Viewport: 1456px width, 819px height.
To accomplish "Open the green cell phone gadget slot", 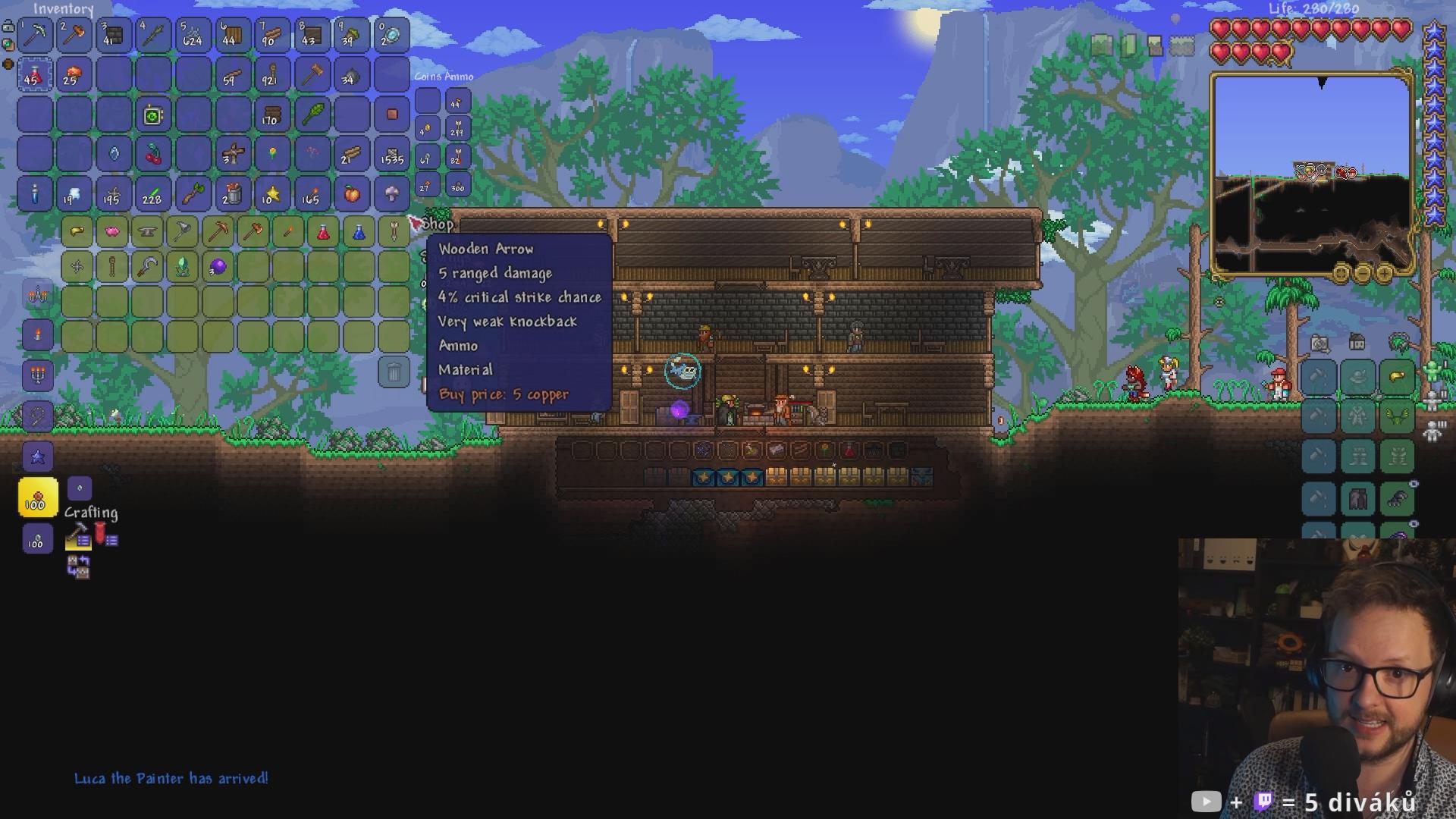I will (153, 115).
